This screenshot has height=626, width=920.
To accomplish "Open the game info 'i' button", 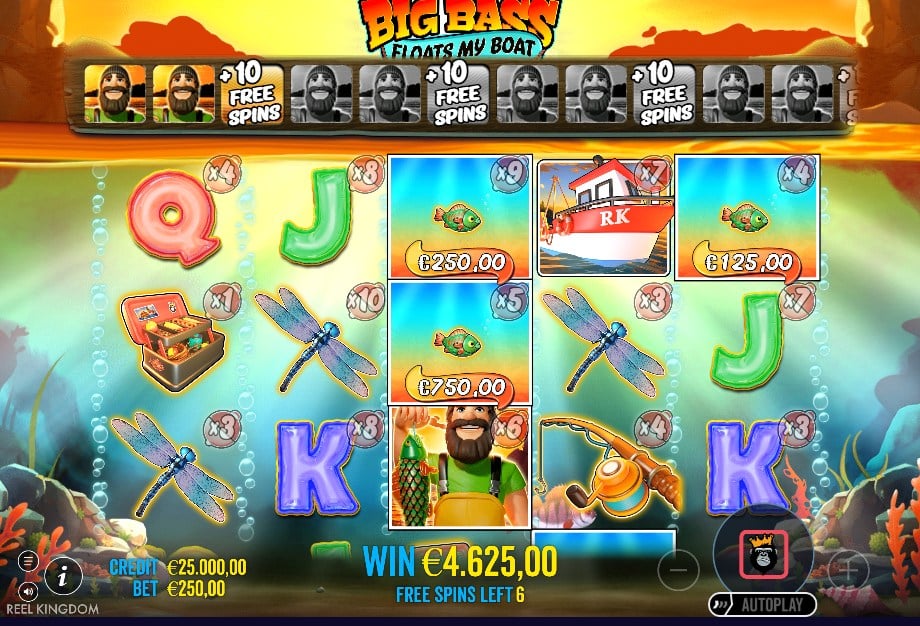I will 64,575.
